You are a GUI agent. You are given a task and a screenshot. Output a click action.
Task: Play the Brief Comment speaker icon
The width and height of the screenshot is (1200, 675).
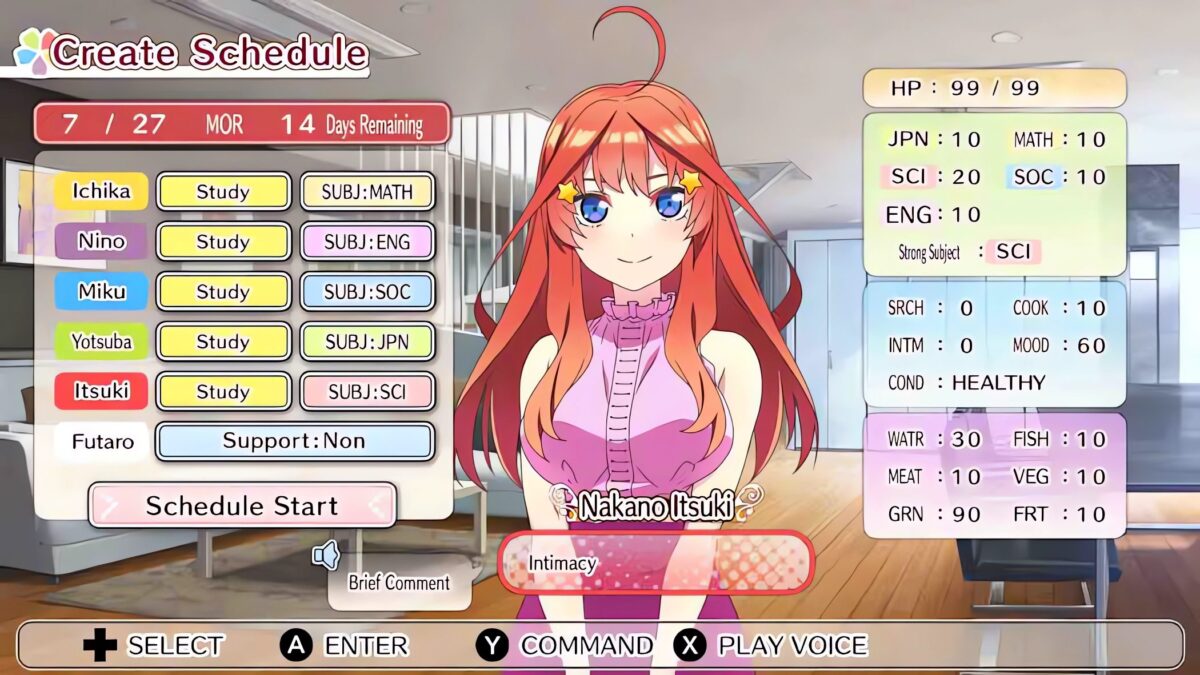[x=326, y=555]
